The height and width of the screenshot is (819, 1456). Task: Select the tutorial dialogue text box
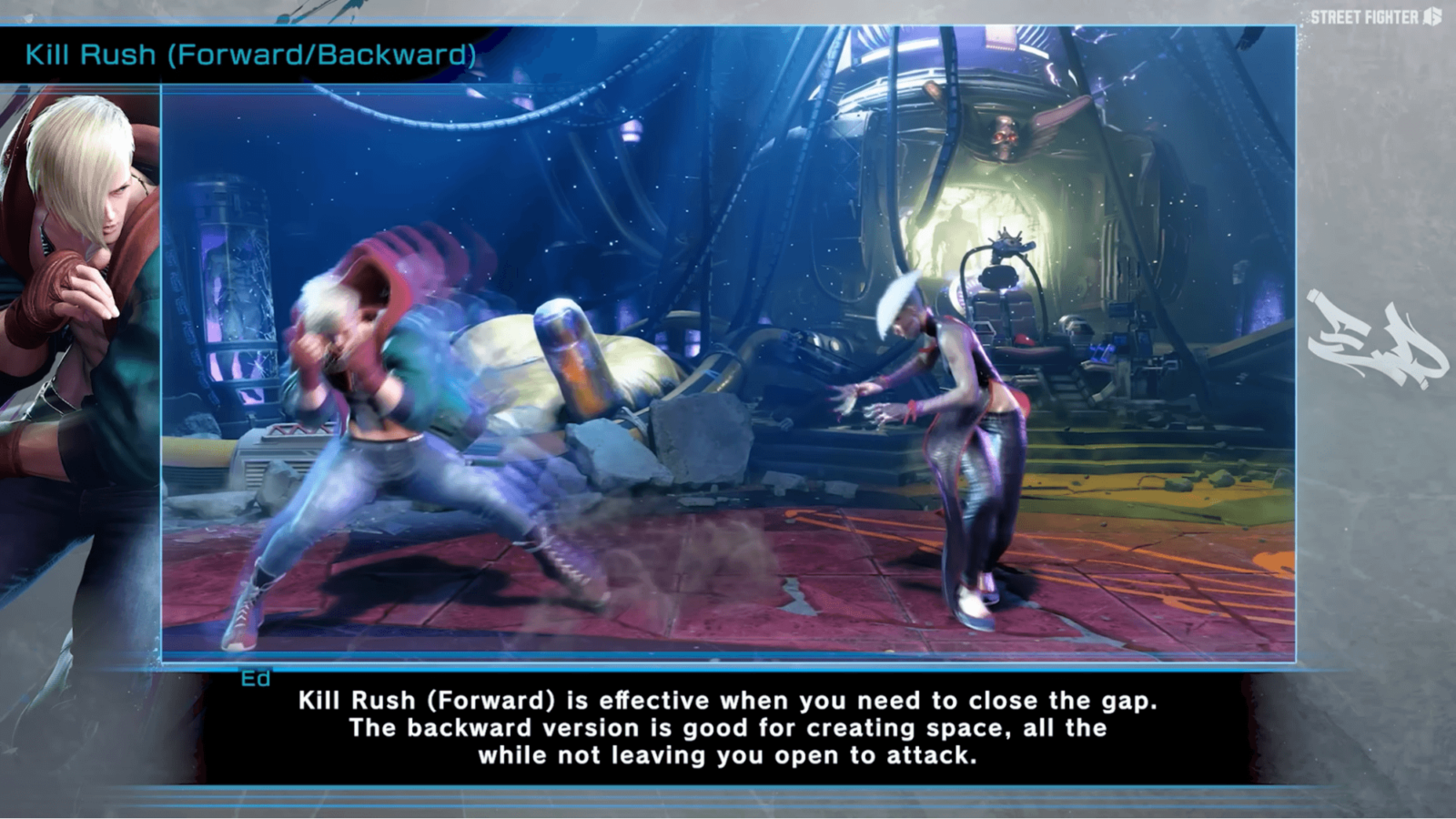coord(719,728)
